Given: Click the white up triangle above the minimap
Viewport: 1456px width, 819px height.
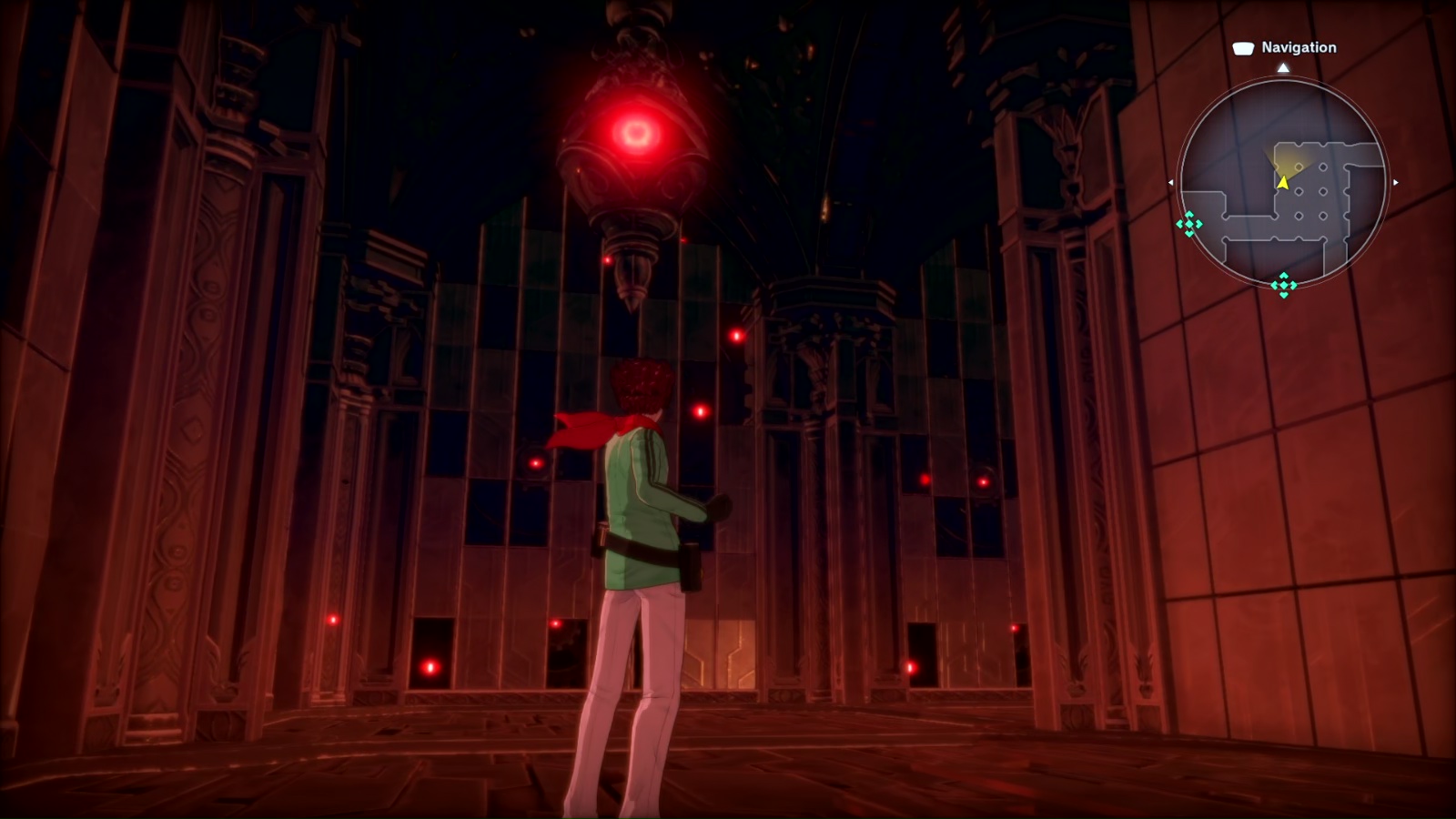Looking at the screenshot, I should pos(1284,67).
